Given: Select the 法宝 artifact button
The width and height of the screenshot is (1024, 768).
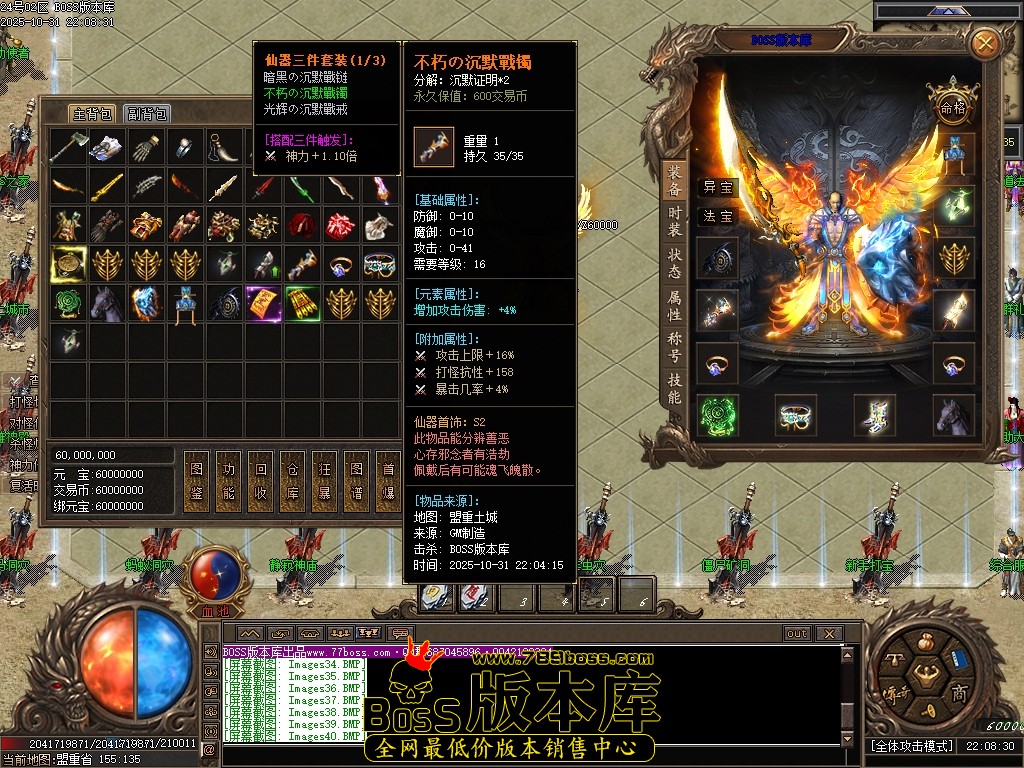Looking at the screenshot, I should pyautogui.click(x=717, y=216).
